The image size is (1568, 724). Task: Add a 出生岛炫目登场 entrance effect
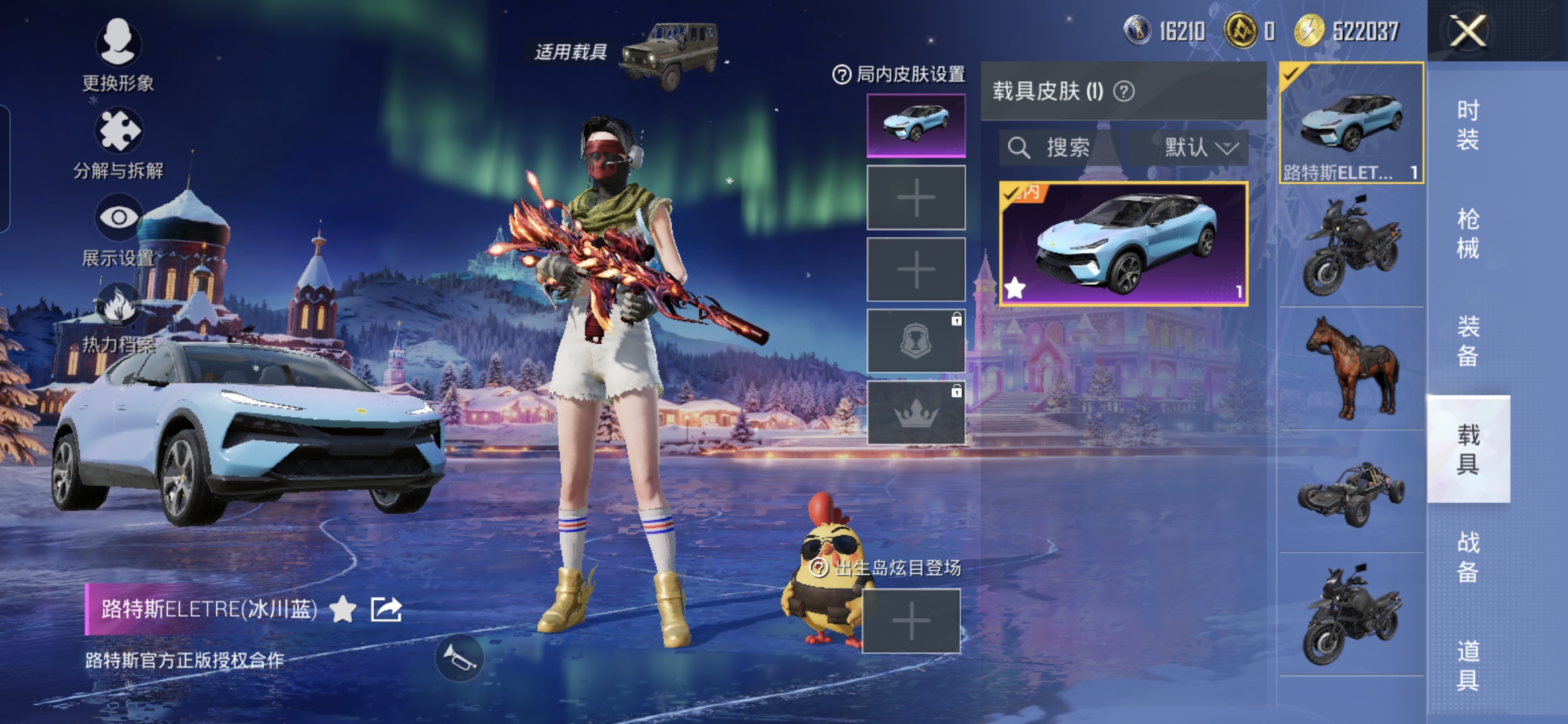[911, 621]
